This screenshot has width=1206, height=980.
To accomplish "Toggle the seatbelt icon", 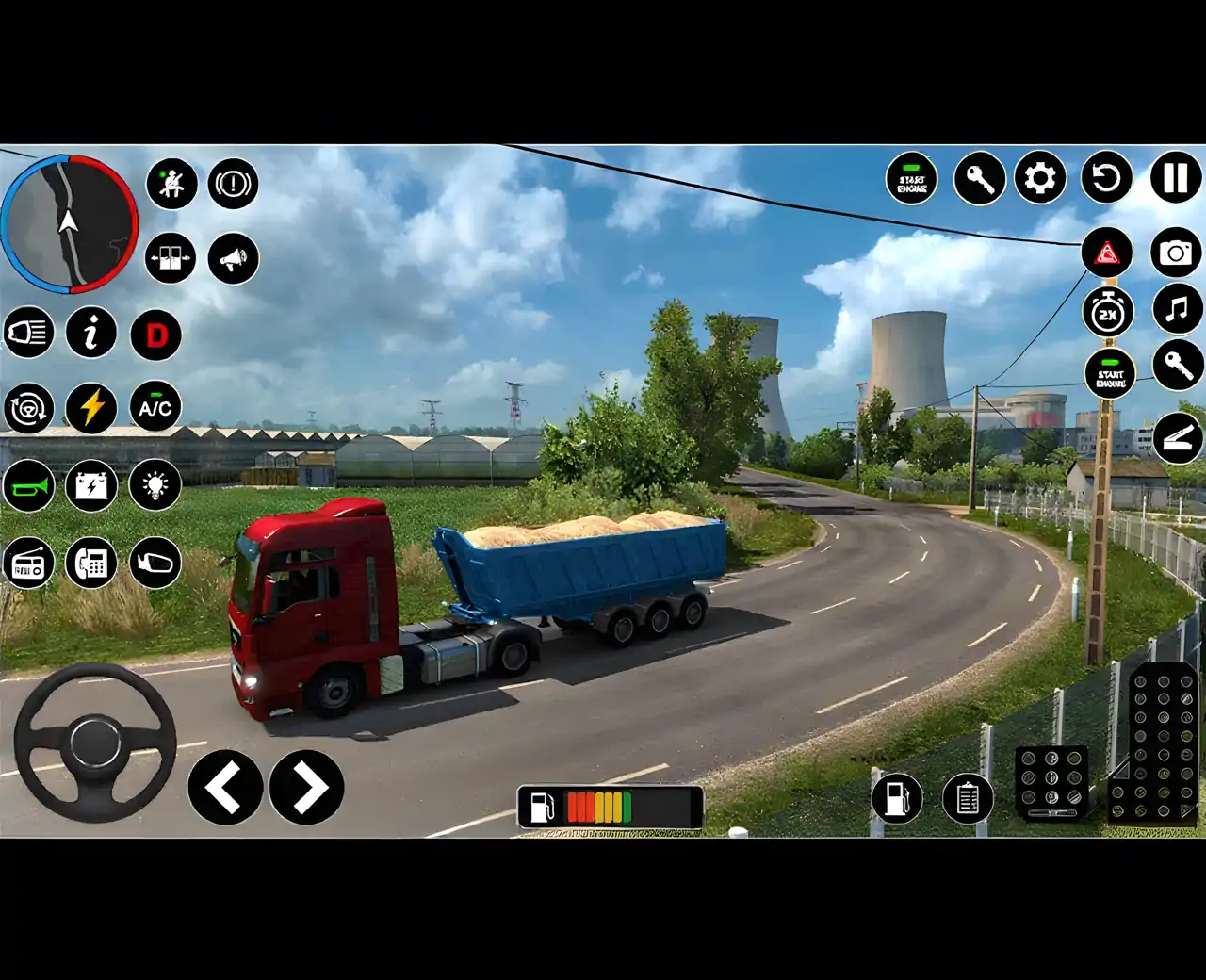I will 171,183.
